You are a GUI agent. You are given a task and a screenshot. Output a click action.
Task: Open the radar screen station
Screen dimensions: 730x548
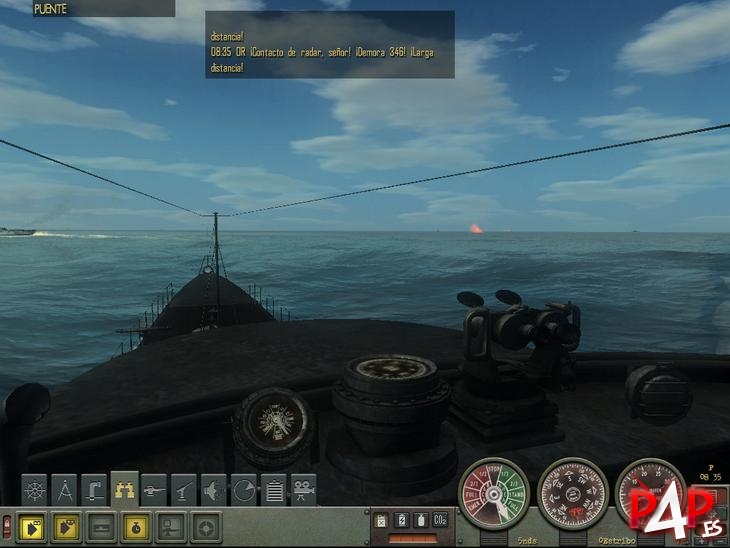coord(245,489)
